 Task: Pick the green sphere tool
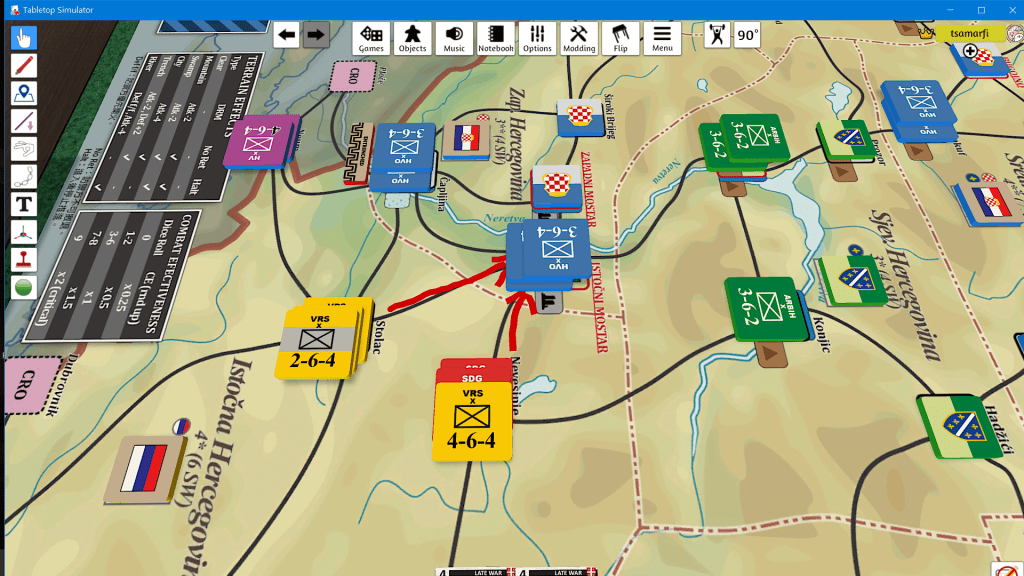click(23, 287)
